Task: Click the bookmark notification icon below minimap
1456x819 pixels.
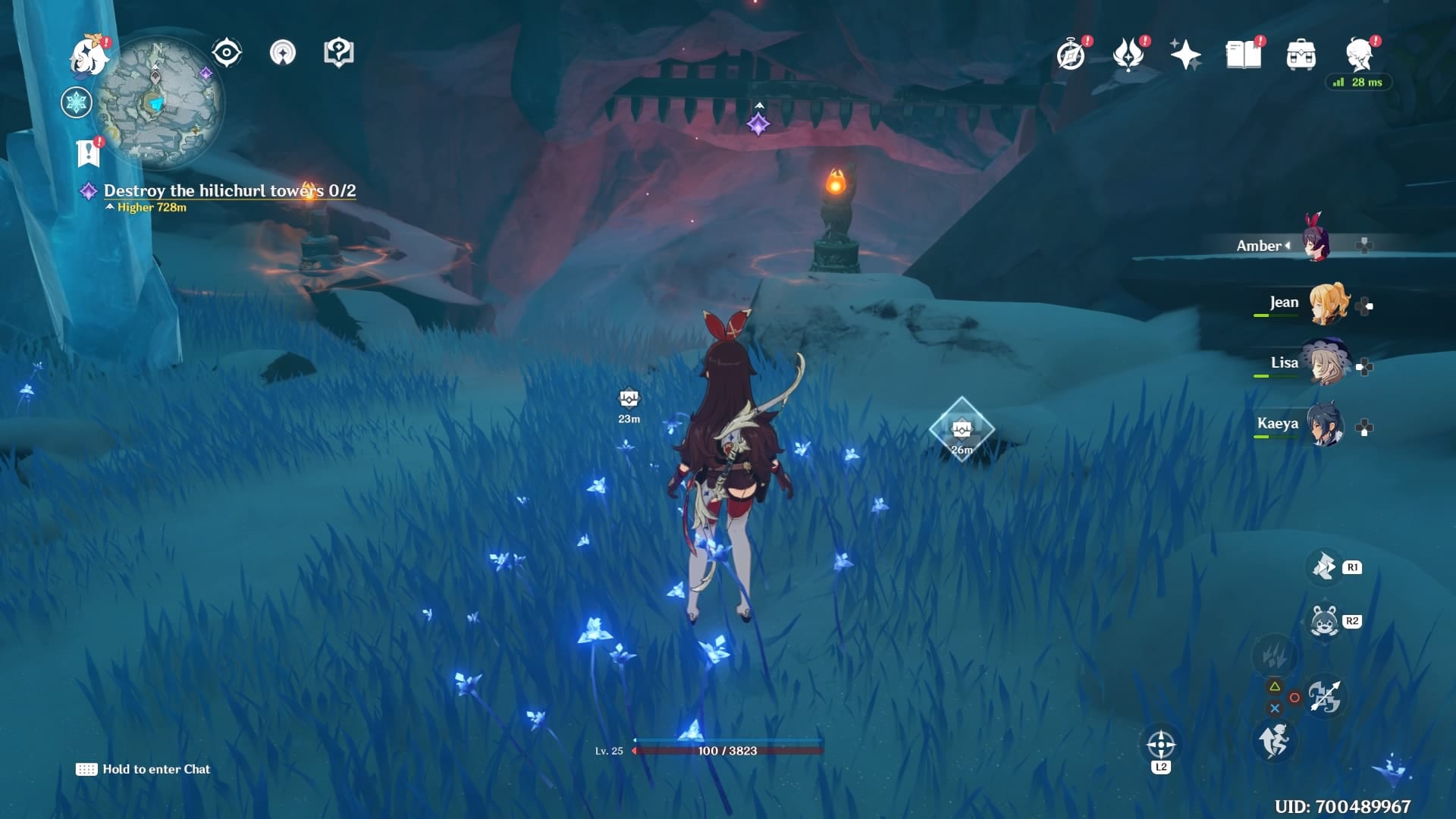Action: click(89, 149)
